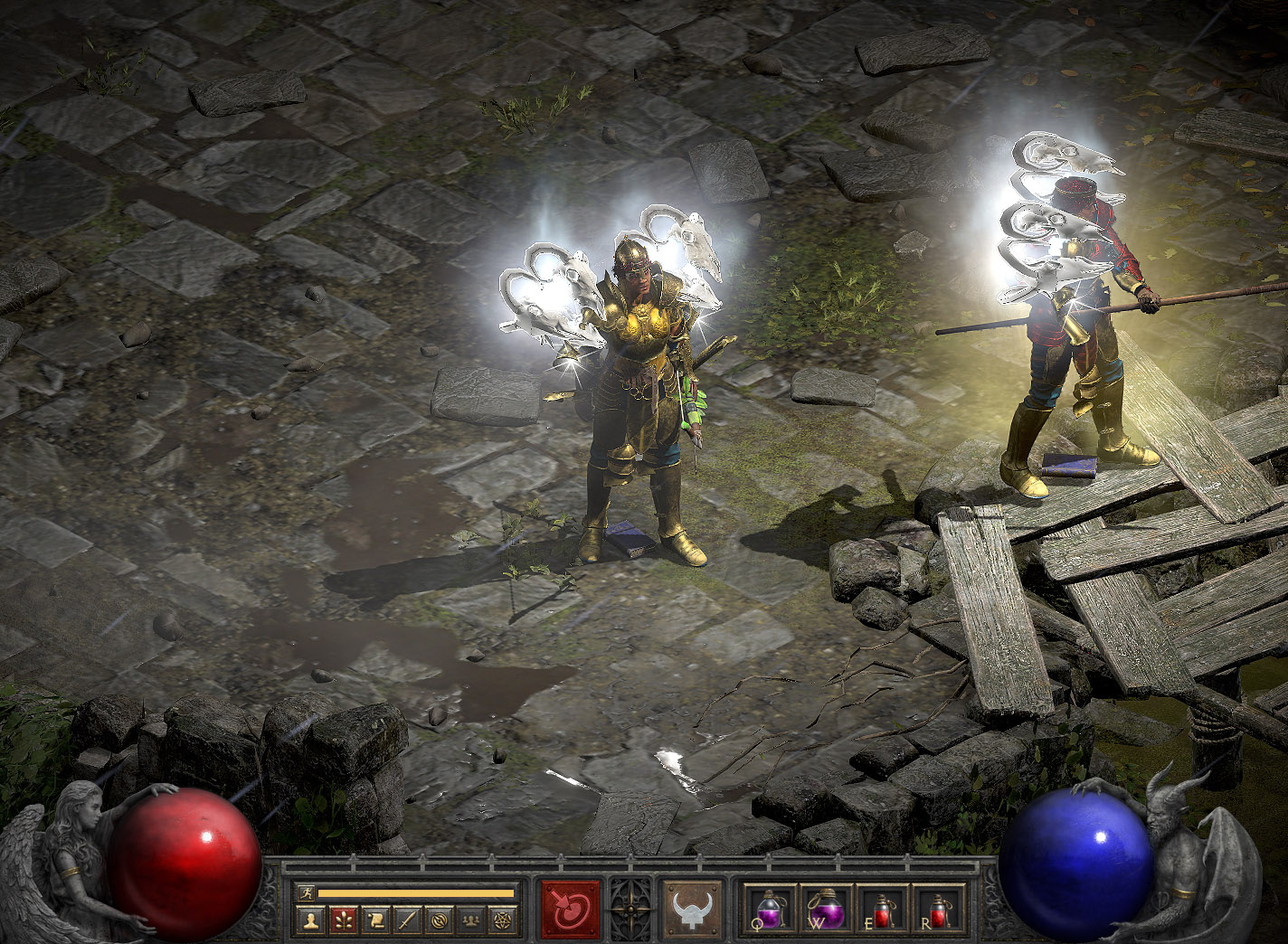Open the quest log scroll button
This screenshot has height=944, width=1288.
tap(374, 920)
